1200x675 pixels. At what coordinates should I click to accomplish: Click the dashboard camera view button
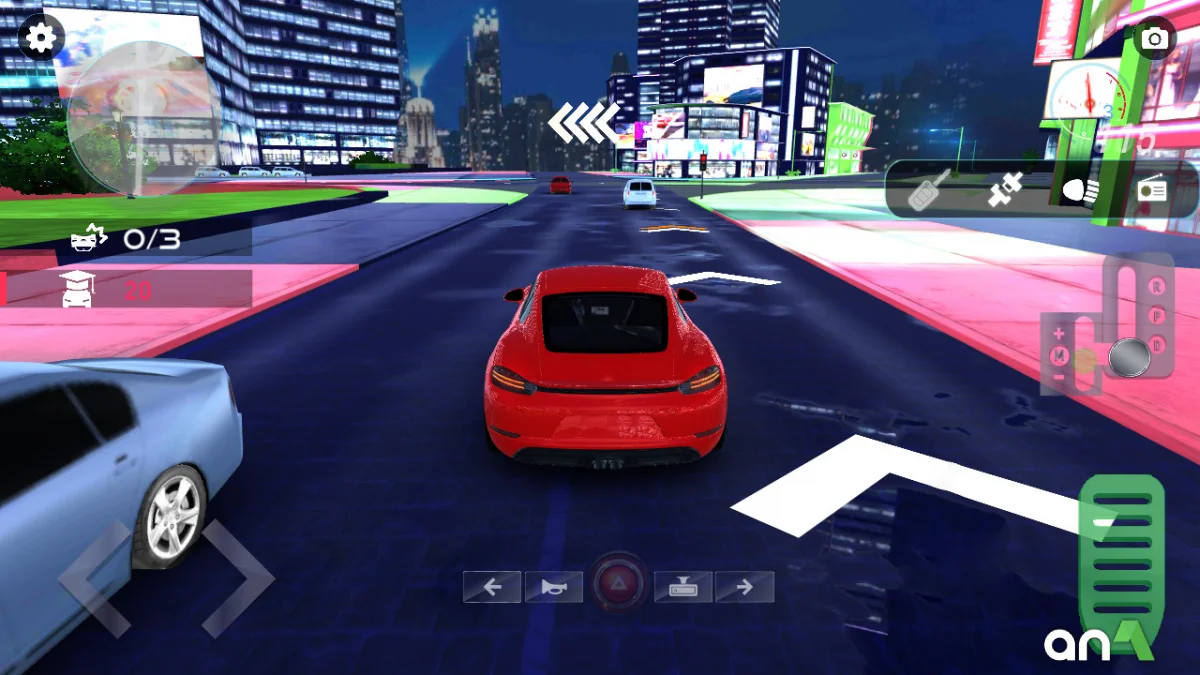tap(683, 587)
